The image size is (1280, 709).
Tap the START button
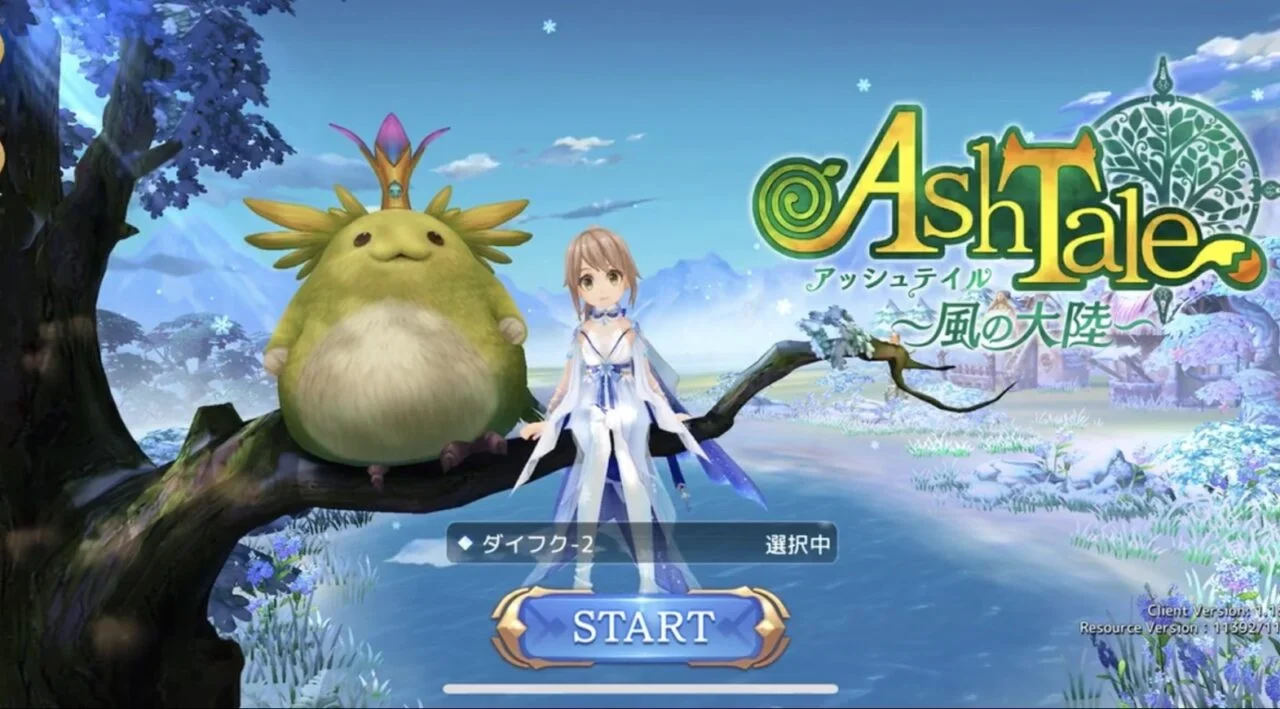tap(641, 627)
